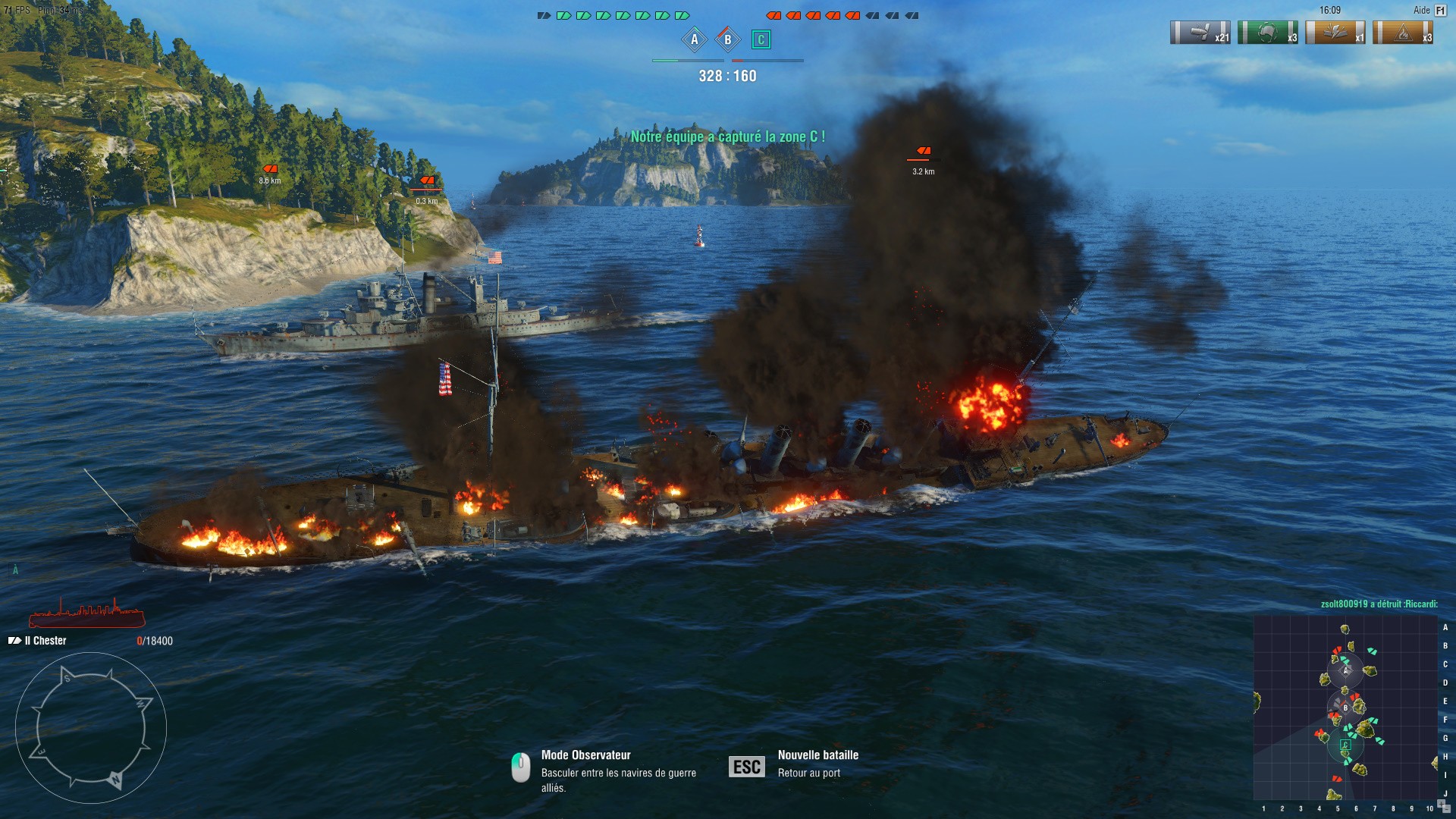
Task: Click Nouvelle bataille to return to port
Action: [x=816, y=755]
